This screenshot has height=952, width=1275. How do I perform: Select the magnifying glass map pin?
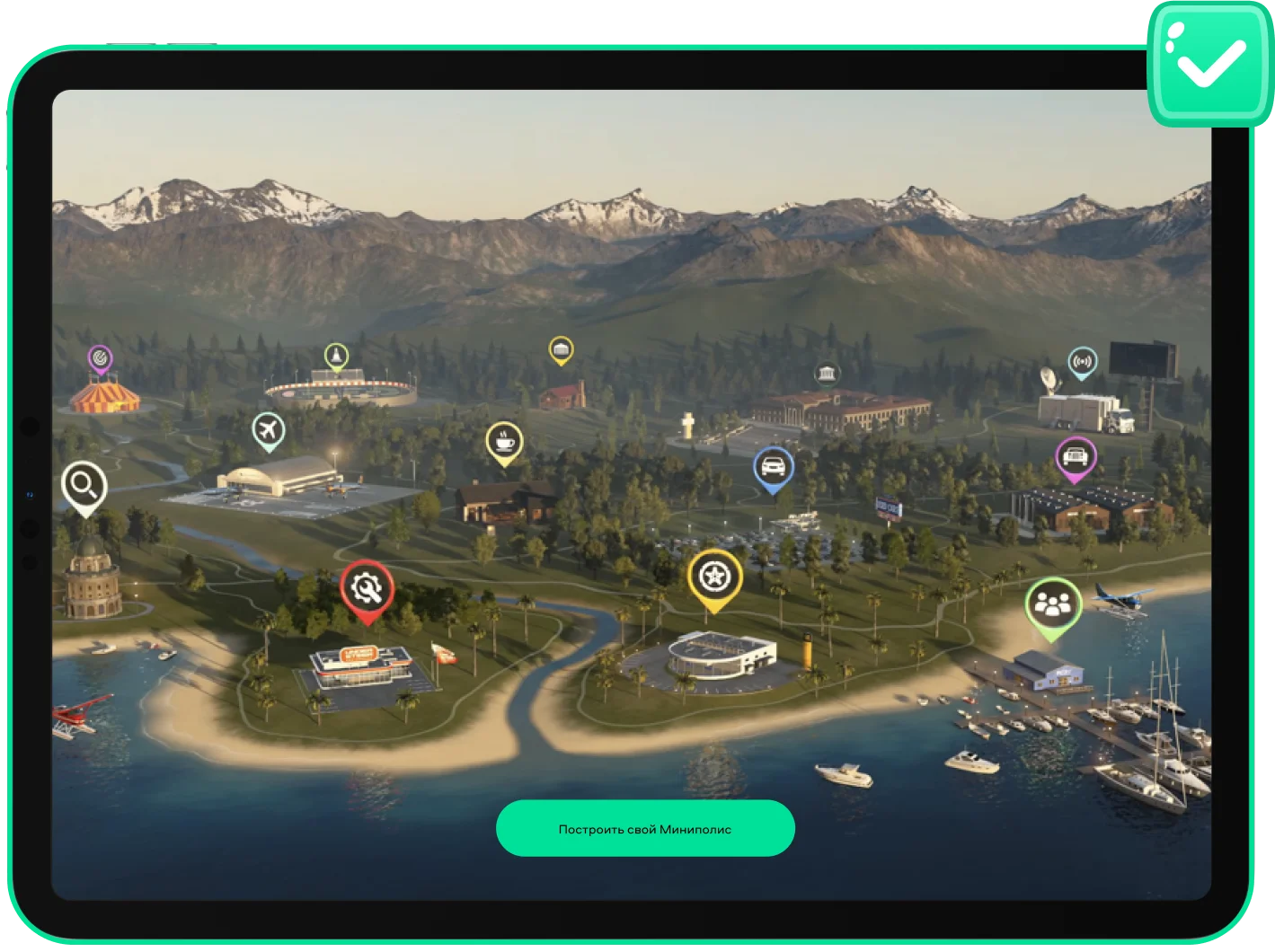click(x=84, y=486)
